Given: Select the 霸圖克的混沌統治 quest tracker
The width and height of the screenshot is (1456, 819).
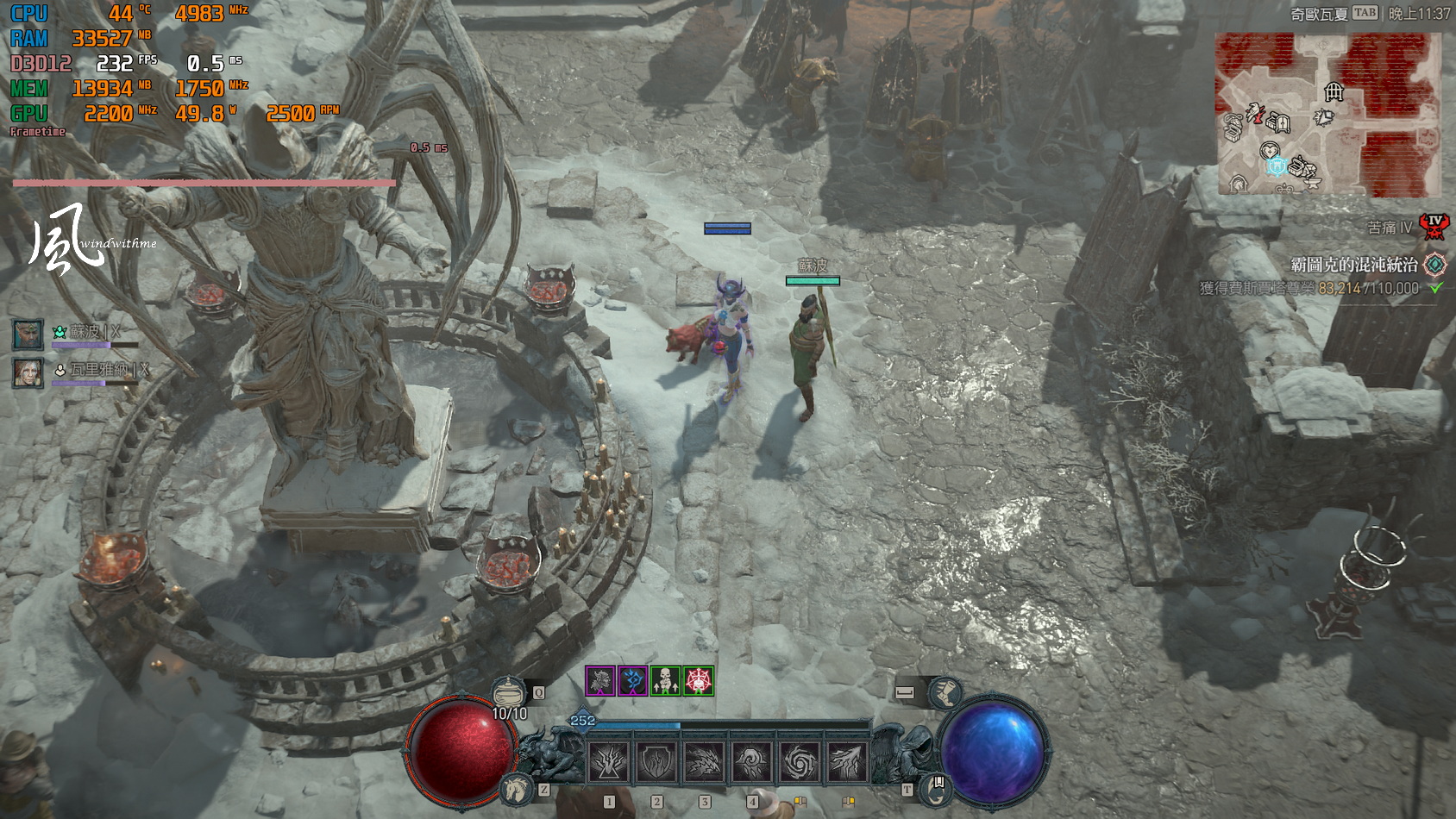Looking at the screenshot, I should click(1354, 265).
